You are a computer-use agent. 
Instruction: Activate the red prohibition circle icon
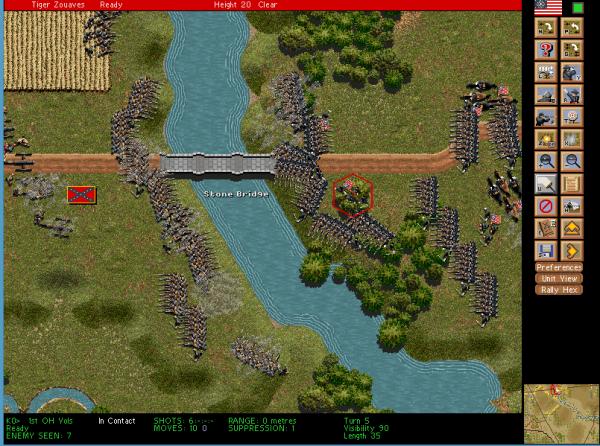point(546,206)
